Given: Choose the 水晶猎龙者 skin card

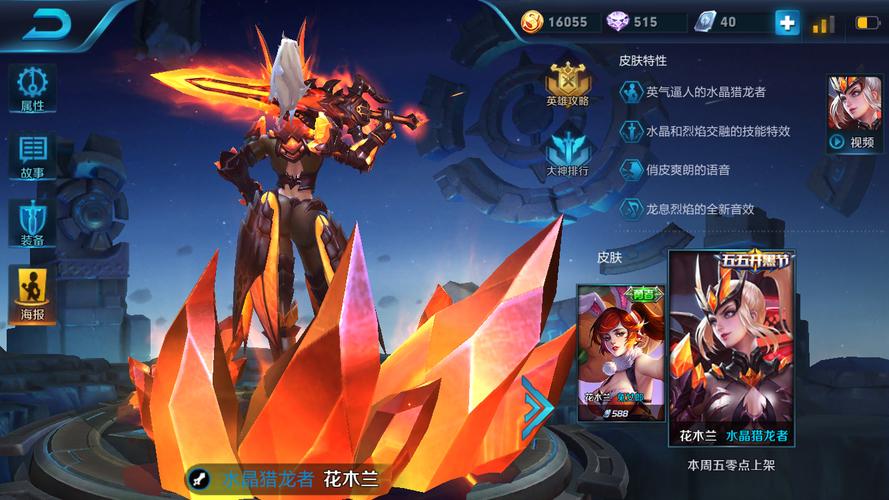Looking at the screenshot, I should (732, 348).
